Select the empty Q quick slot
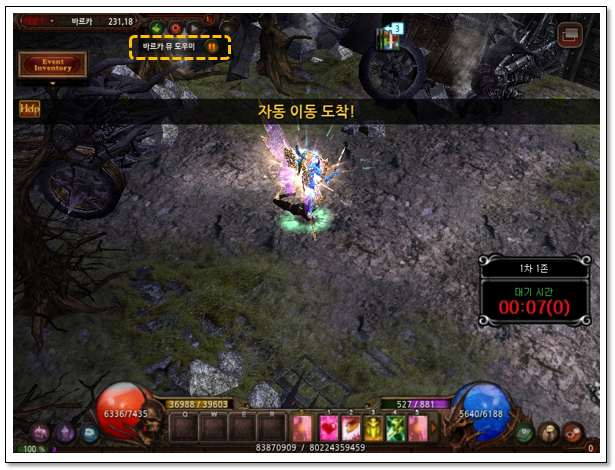Image resolution: width=615 pixels, height=470 pixels. point(186,428)
